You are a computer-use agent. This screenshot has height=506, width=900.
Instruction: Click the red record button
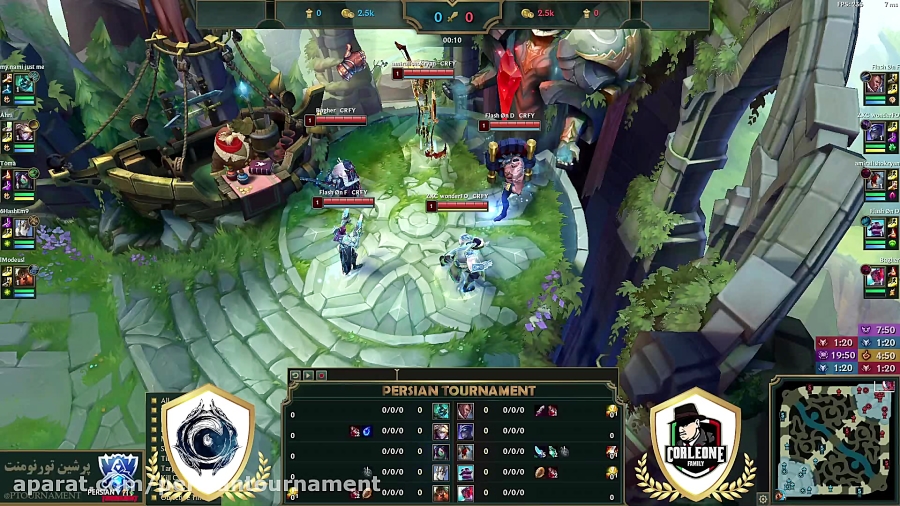point(321,375)
